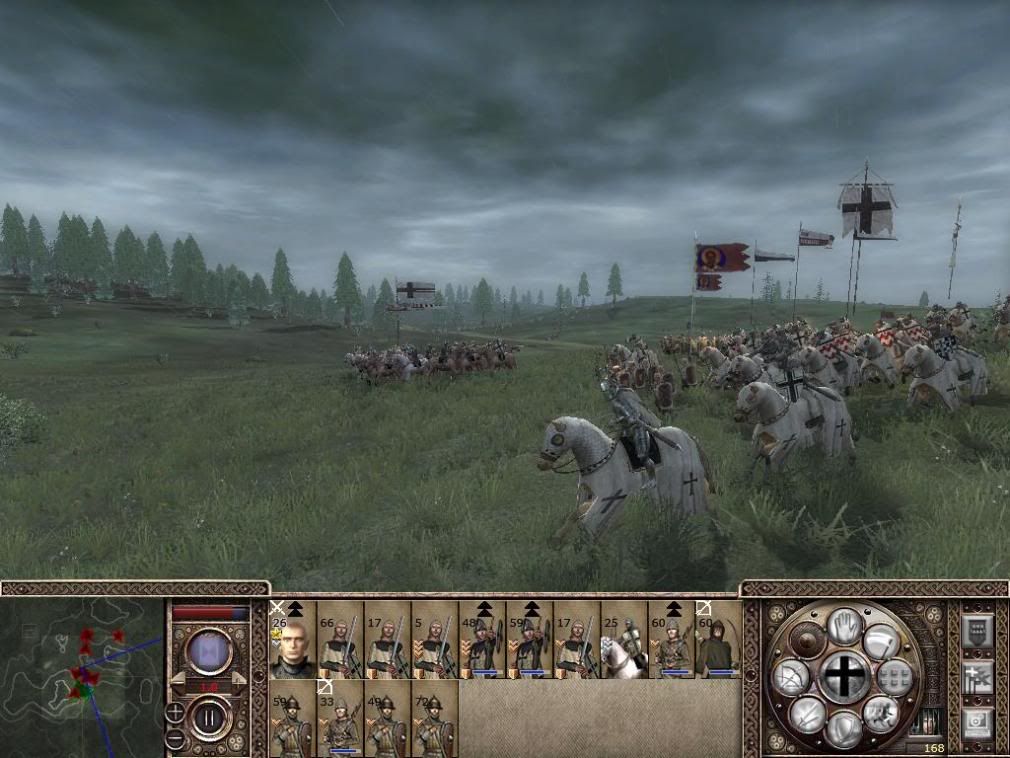Click the black cross faction button
The image size is (1010, 758).
click(845, 678)
